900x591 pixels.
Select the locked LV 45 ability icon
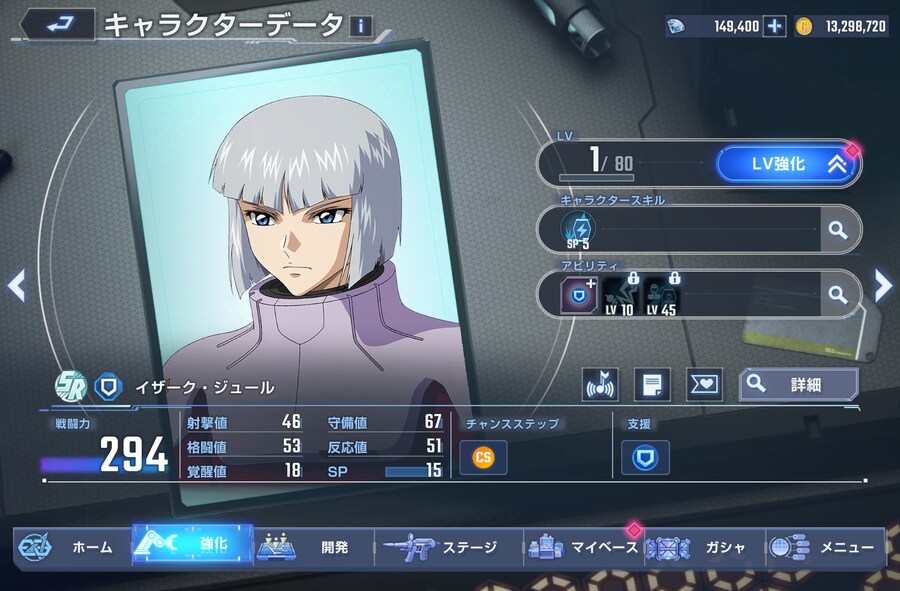pyautogui.click(x=661, y=294)
